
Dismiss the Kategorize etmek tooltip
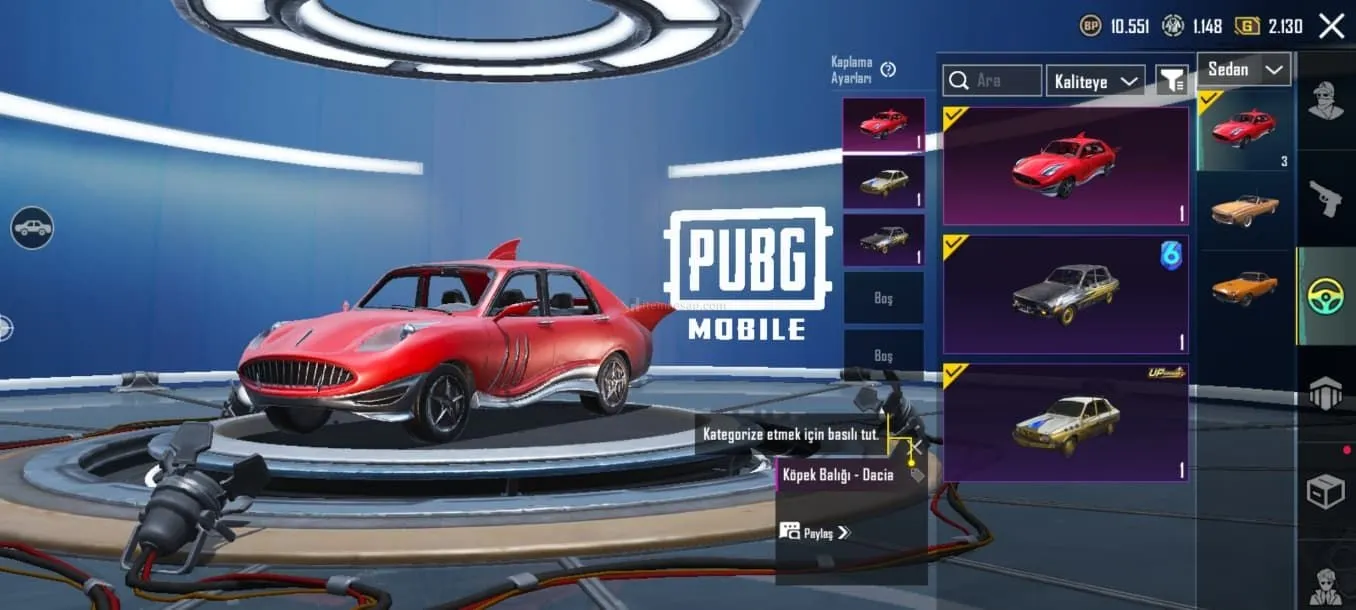[x=911, y=443]
